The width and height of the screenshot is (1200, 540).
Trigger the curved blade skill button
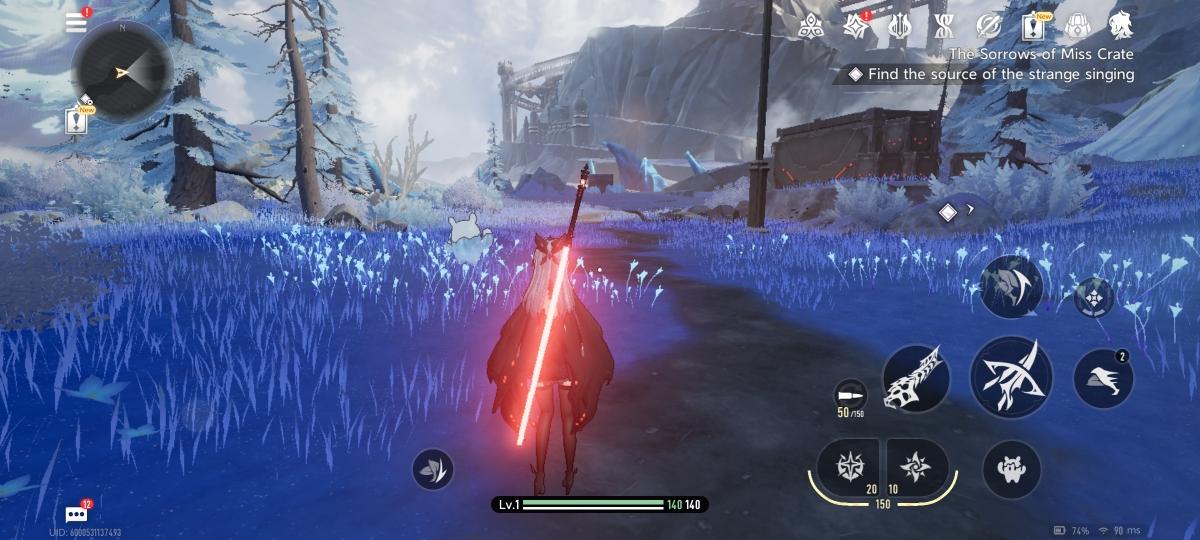(x=1011, y=287)
